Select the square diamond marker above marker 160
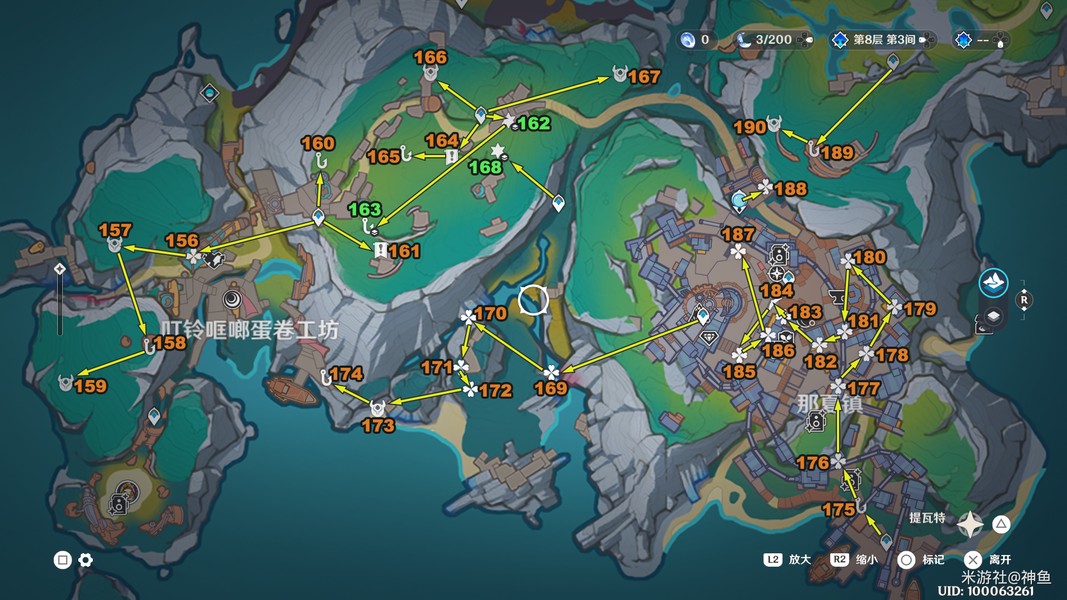Image resolution: width=1067 pixels, height=600 pixels. (209, 93)
